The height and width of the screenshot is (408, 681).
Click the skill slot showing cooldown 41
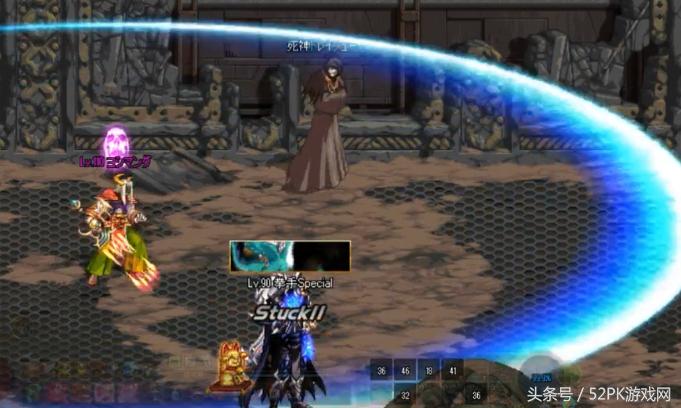pos(453,371)
